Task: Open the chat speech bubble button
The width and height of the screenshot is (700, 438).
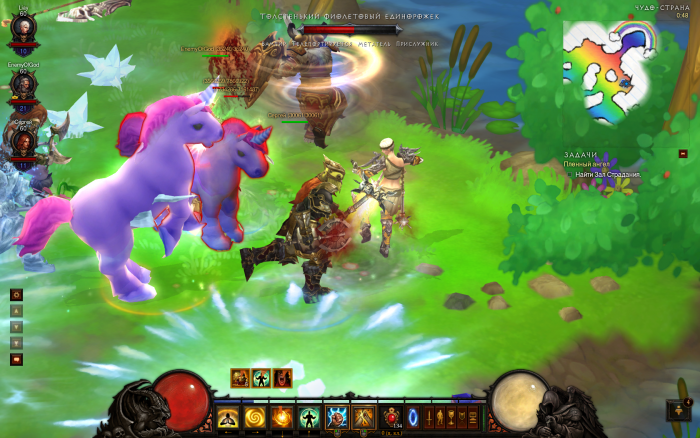Action: (x=16, y=359)
